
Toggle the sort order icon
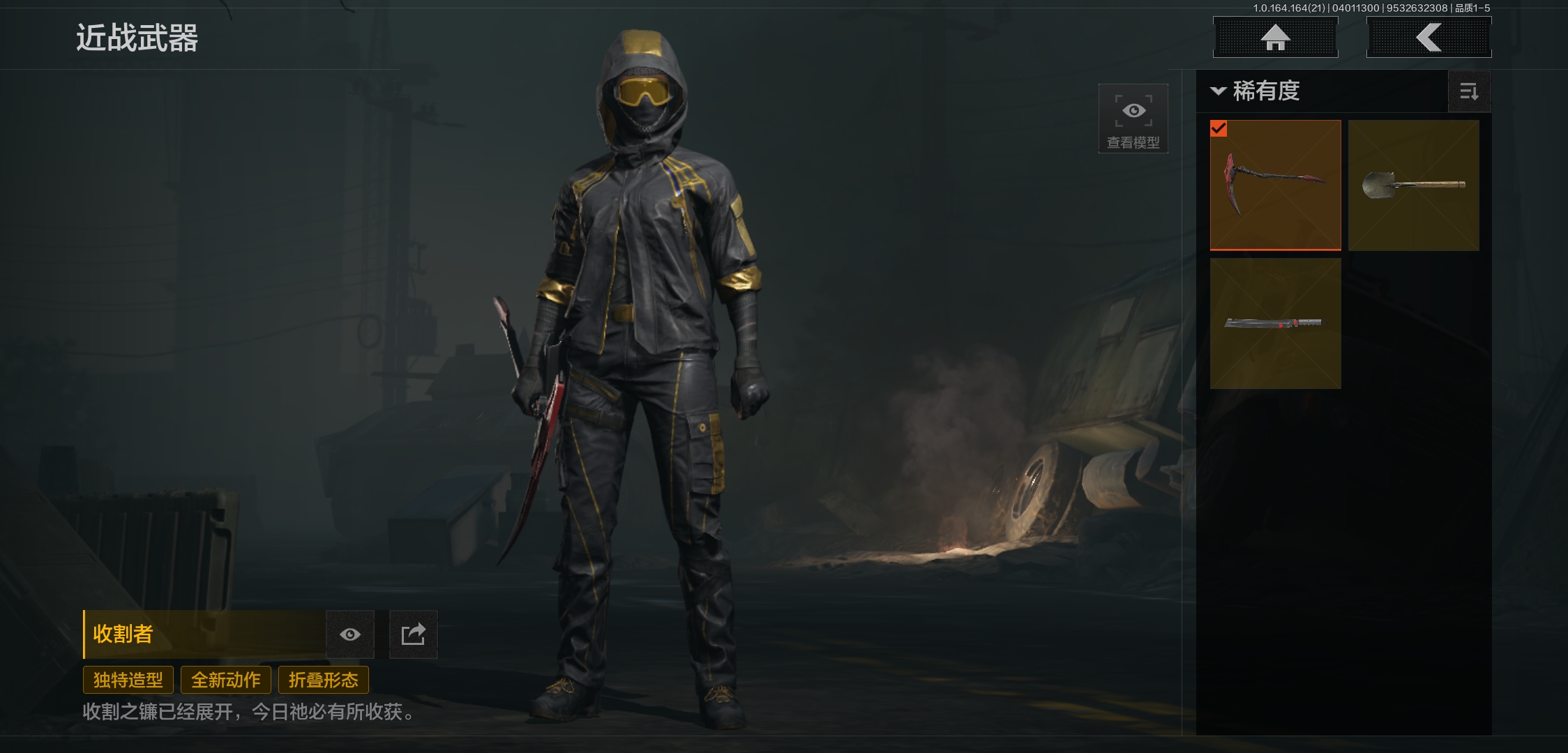(x=1469, y=91)
